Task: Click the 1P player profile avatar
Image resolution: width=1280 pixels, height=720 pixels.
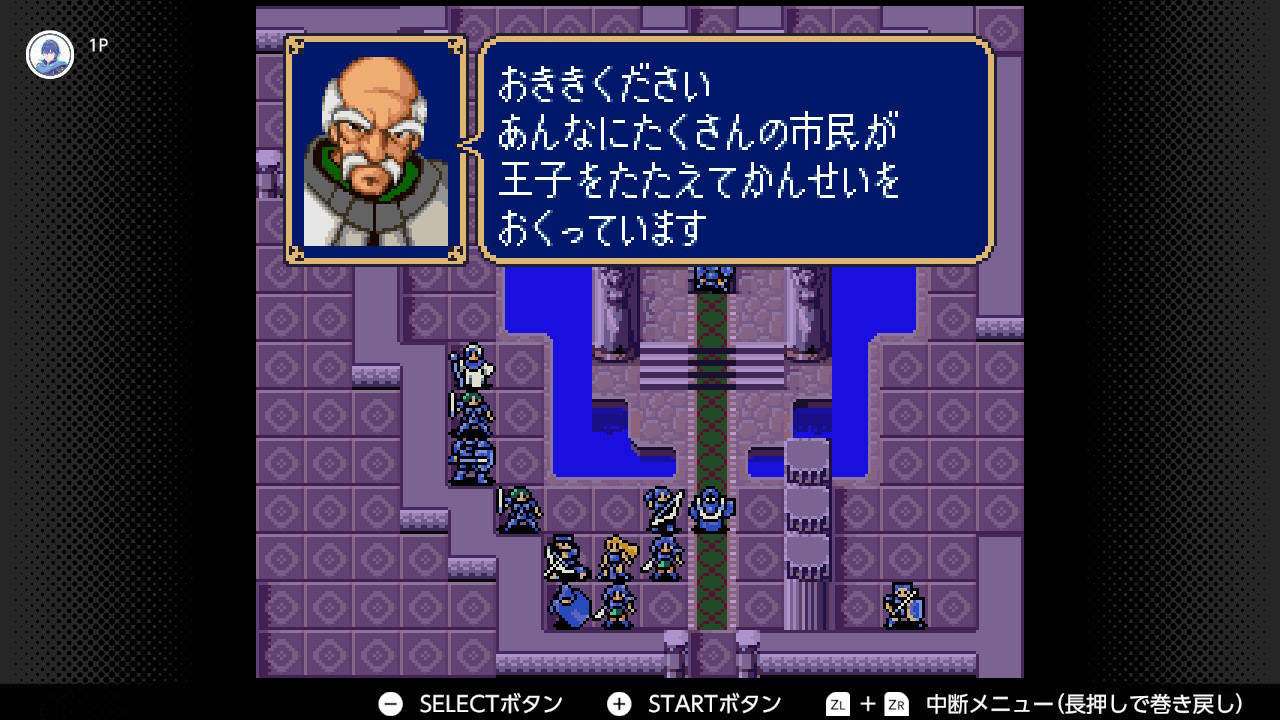Action: tap(50, 55)
